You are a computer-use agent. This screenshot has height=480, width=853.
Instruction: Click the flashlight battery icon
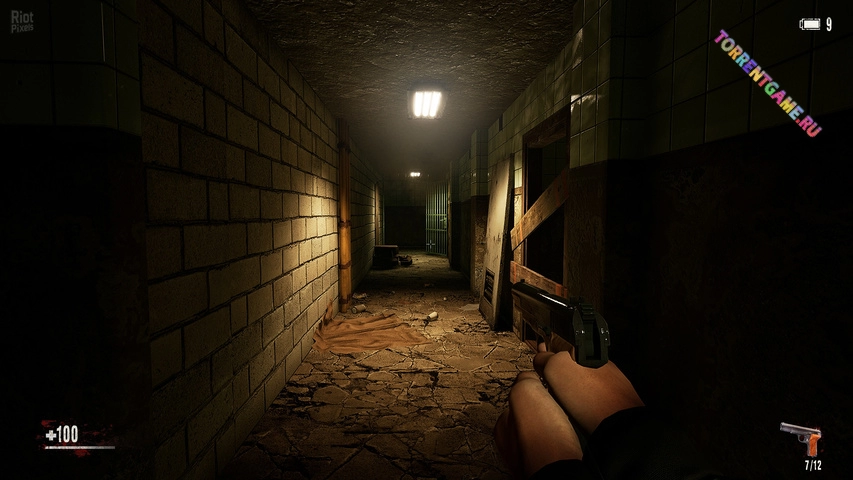[x=809, y=24]
